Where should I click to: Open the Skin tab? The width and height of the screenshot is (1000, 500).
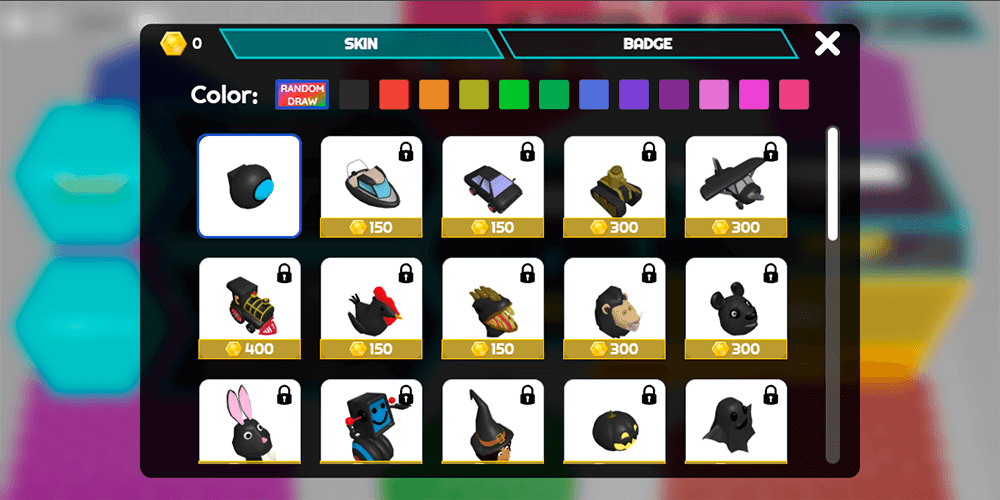coord(361,44)
